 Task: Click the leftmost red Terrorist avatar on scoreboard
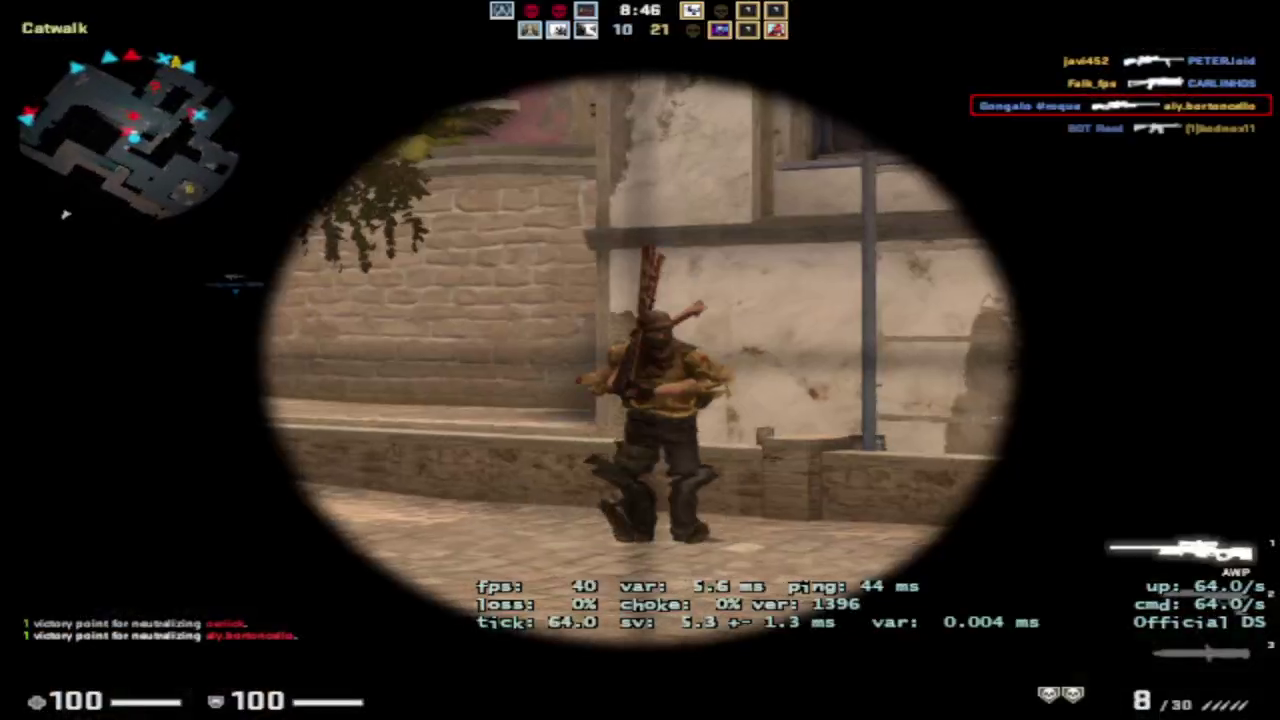coord(530,10)
